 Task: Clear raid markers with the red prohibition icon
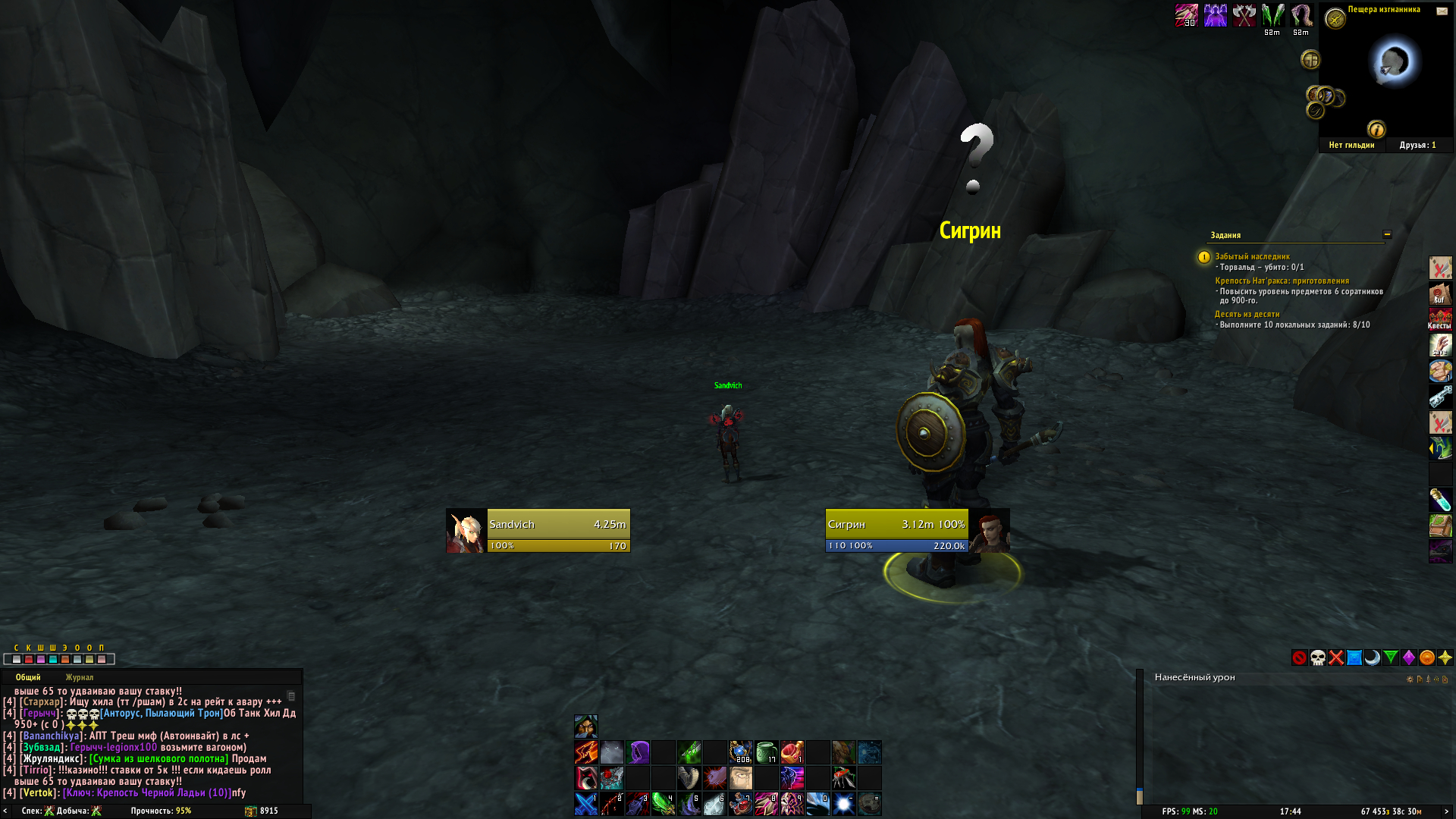tap(1300, 657)
